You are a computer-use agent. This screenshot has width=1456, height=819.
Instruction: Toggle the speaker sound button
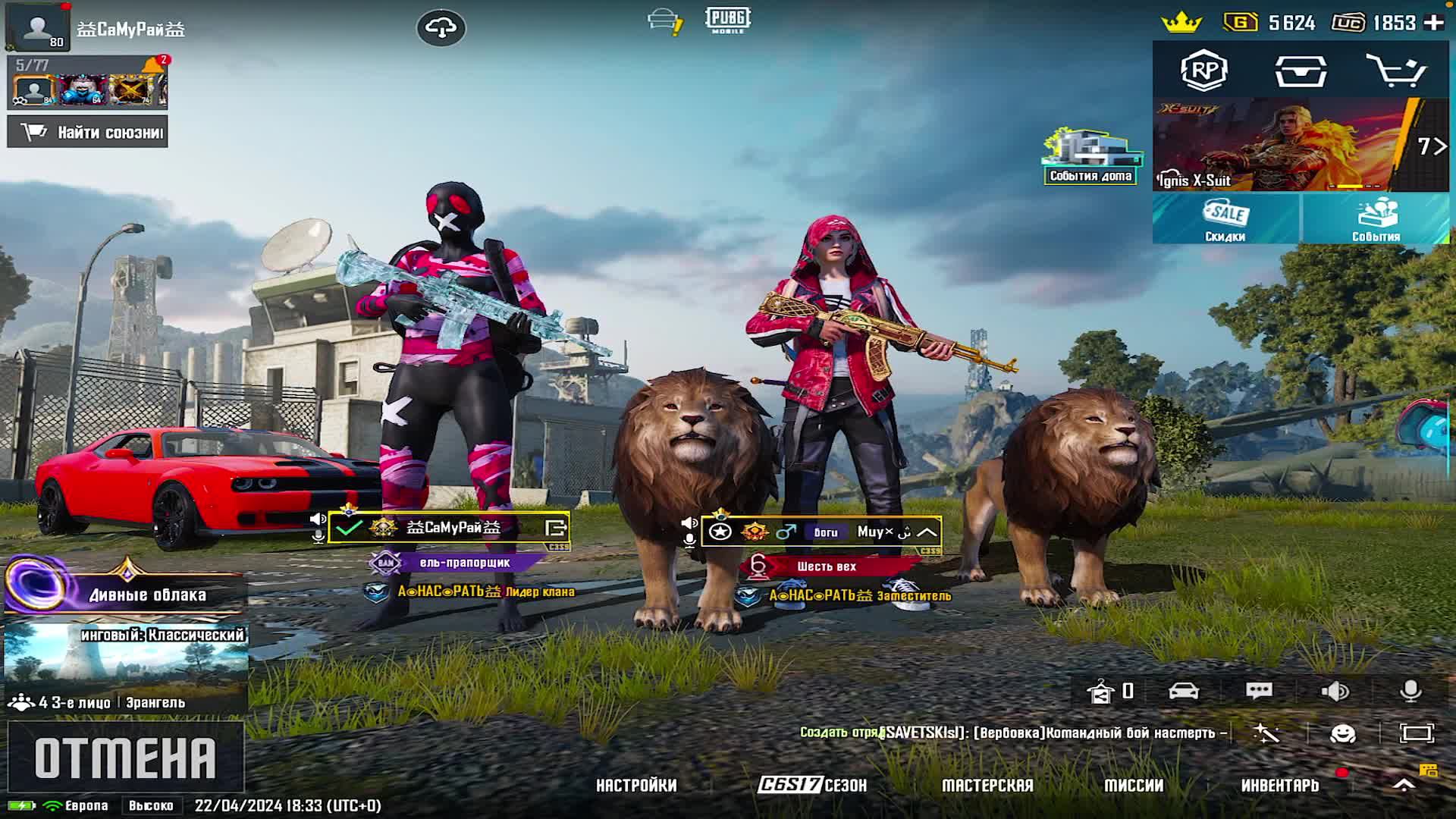click(x=1335, y=691)
